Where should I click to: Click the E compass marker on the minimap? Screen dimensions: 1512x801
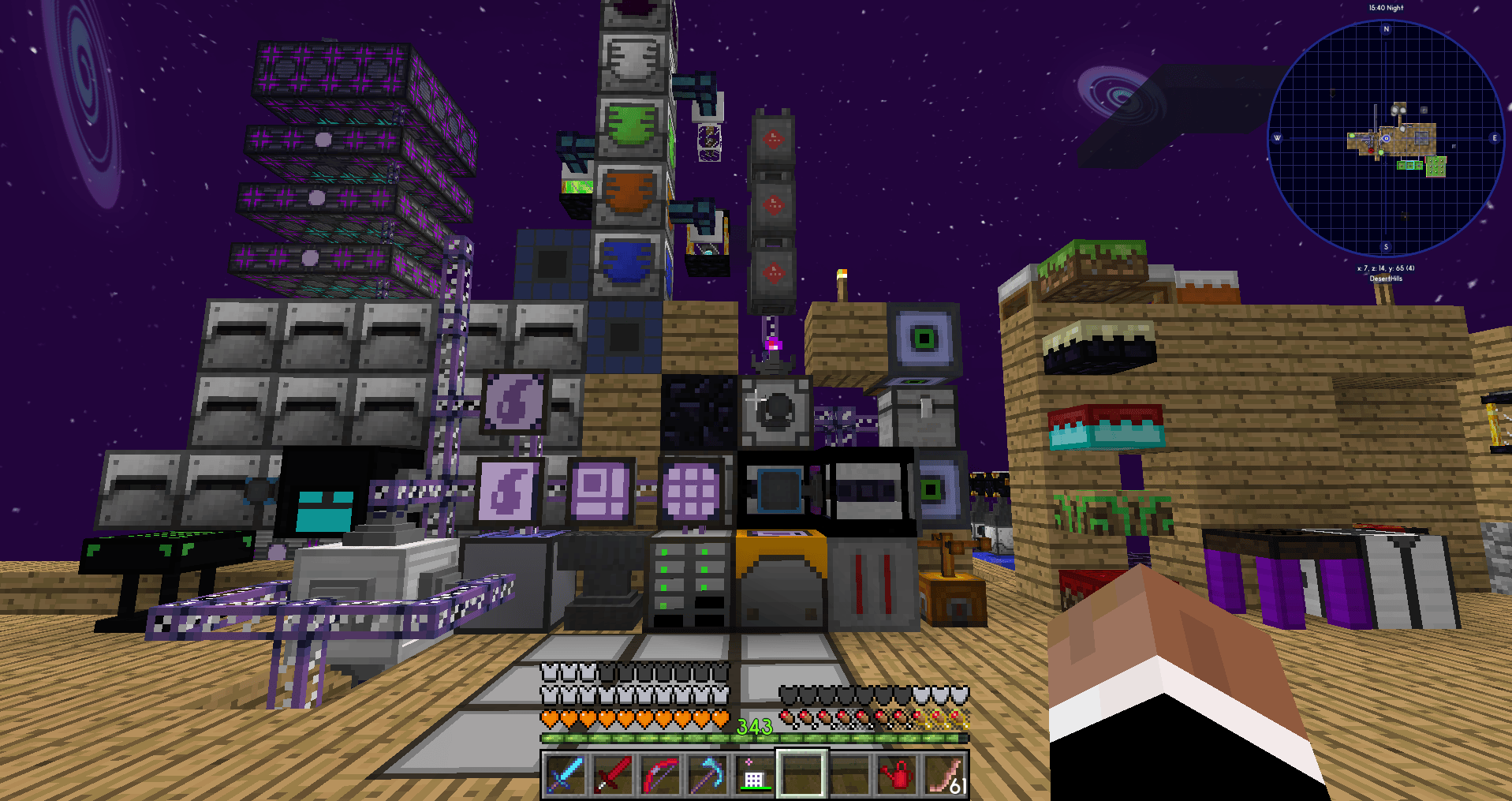click(1495, 138)
